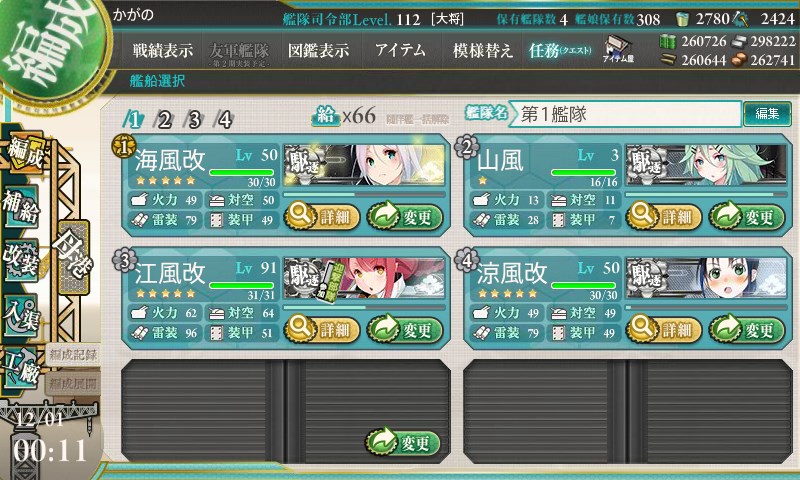Image resolution: width=800 pixels, height=480 pixels.
Task: Open the 図鑑表示 encyclopedia menu
Action: tap(316, 50)
